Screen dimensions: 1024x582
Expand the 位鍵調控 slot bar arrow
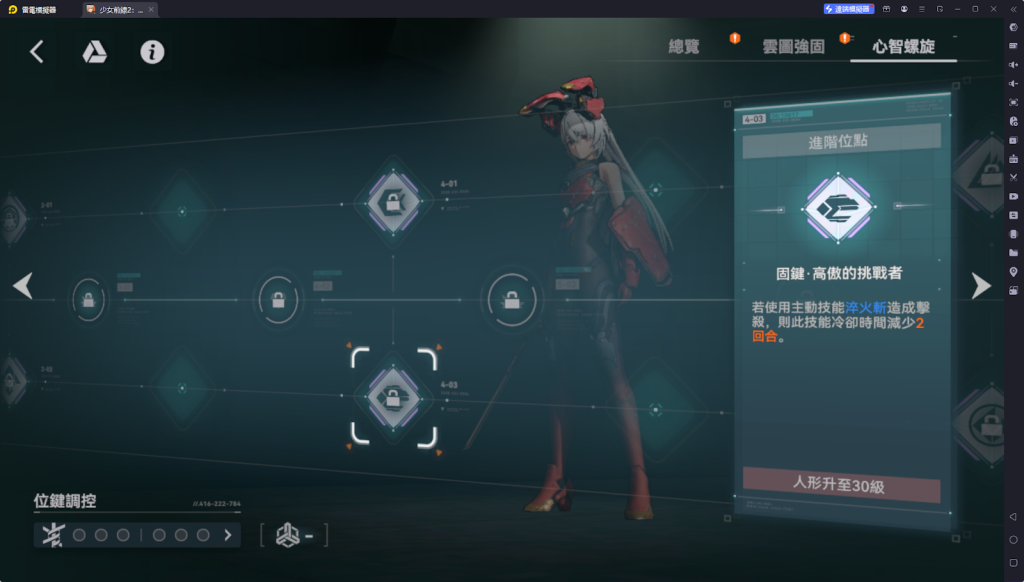[228, 535]
